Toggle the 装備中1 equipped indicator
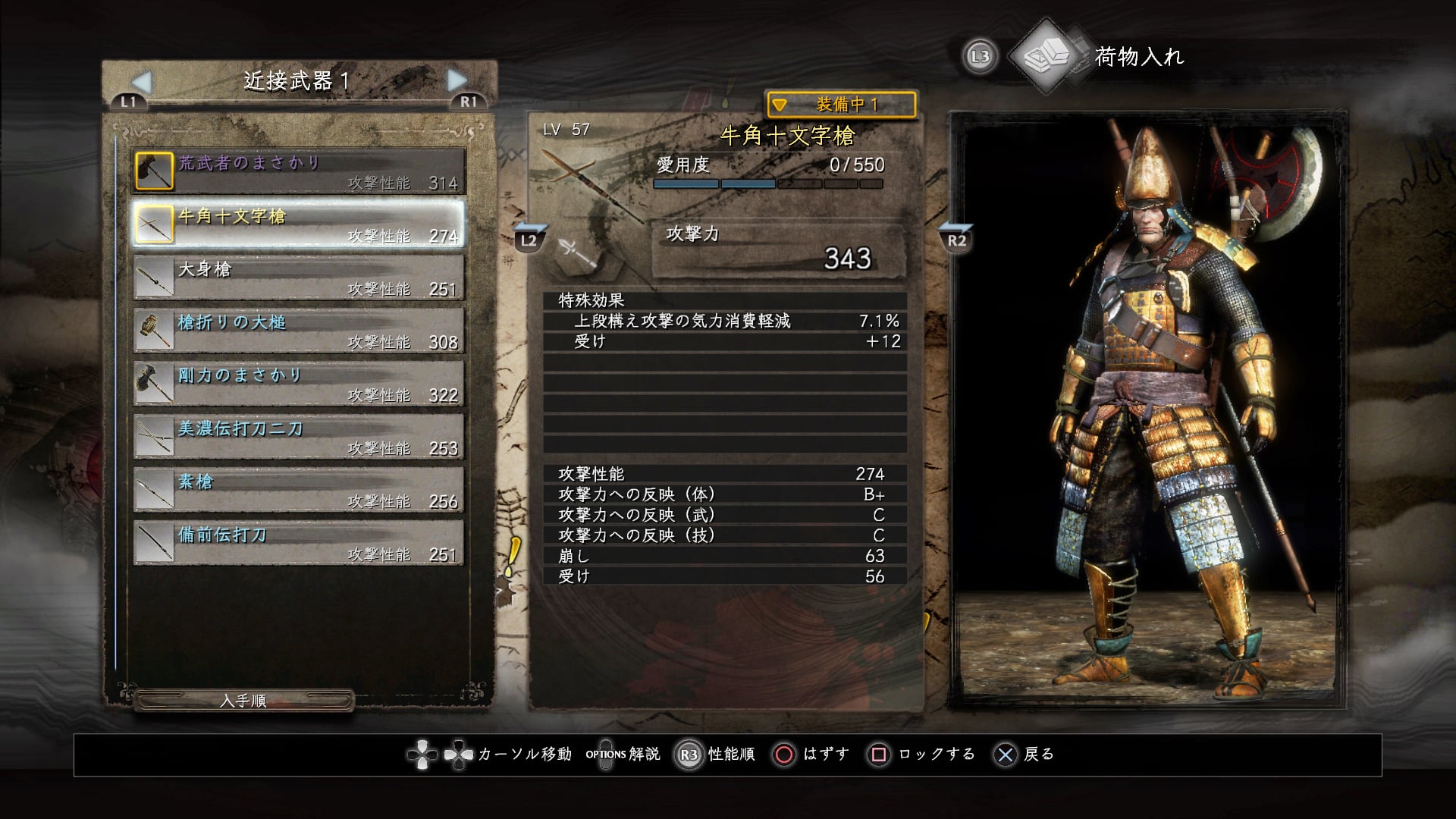 (x=841, y=105)
